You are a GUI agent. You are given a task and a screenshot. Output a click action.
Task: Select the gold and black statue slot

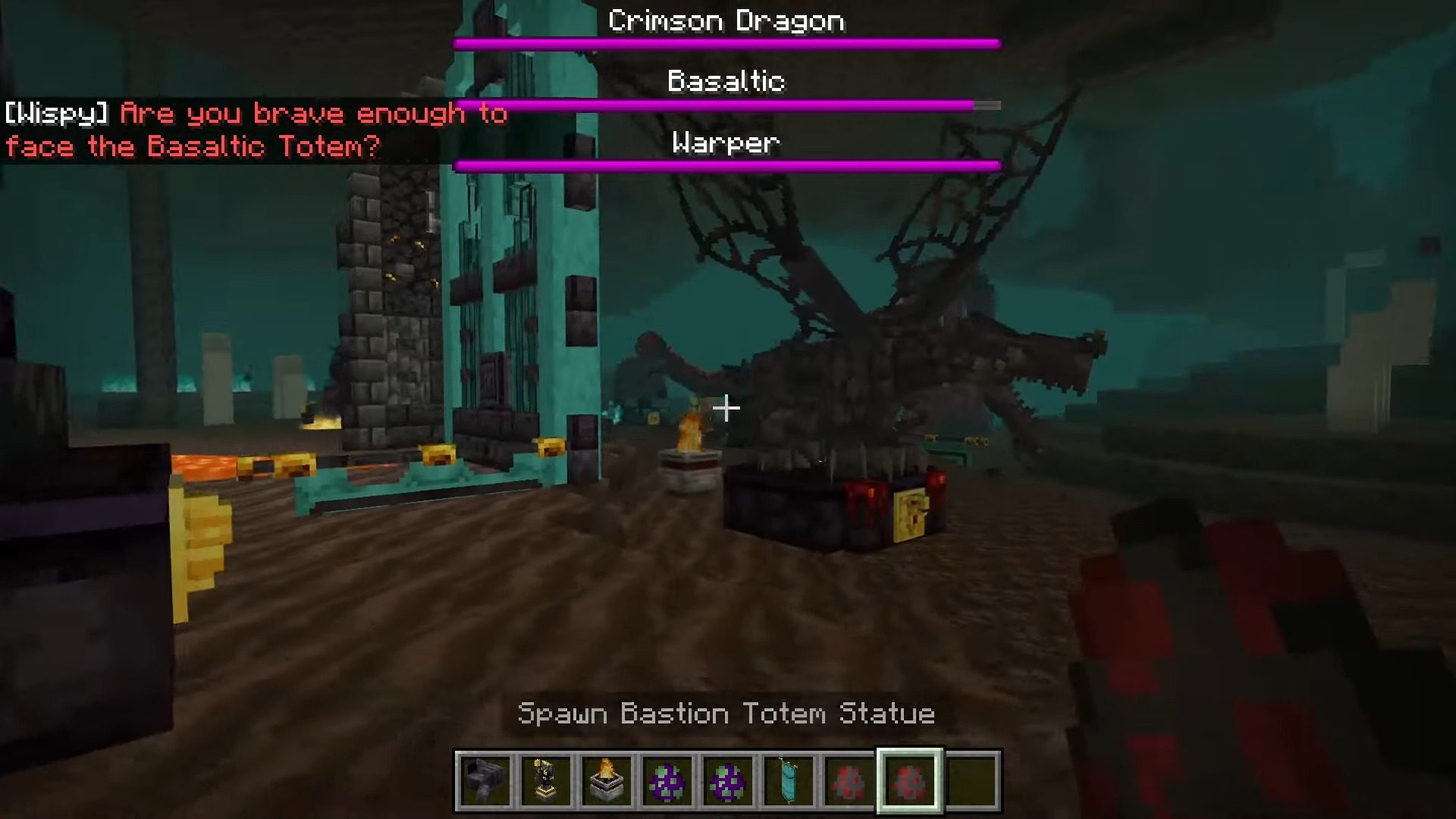coord(546,781)
